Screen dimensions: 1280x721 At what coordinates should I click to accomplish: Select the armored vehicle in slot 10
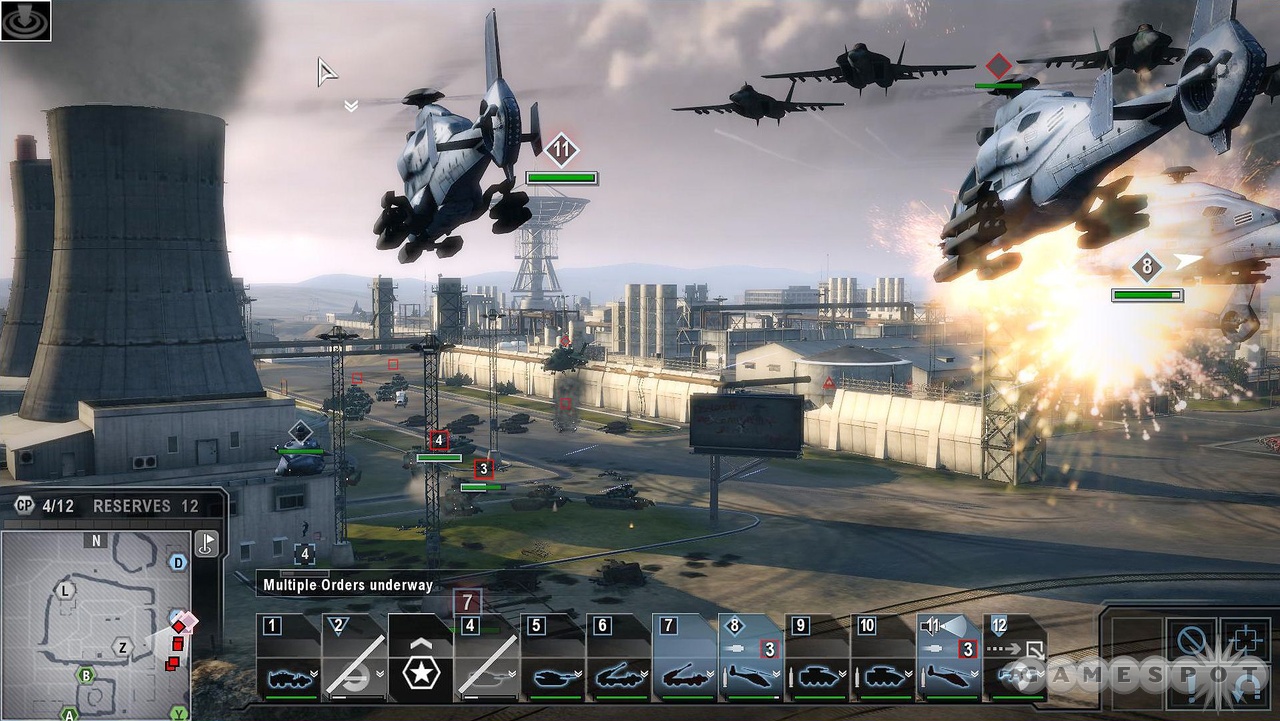[x=882, y=658]
